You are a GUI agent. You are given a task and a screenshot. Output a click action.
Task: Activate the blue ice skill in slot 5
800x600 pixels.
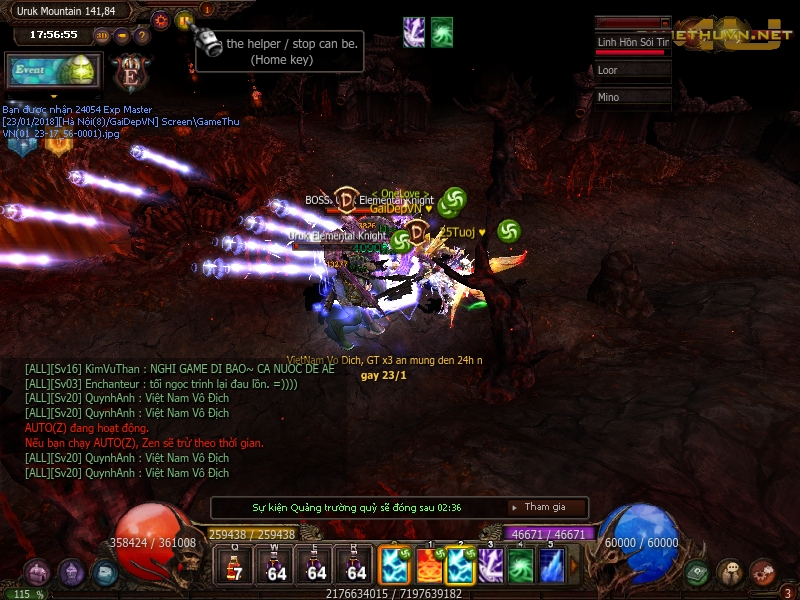pos(551,566)
